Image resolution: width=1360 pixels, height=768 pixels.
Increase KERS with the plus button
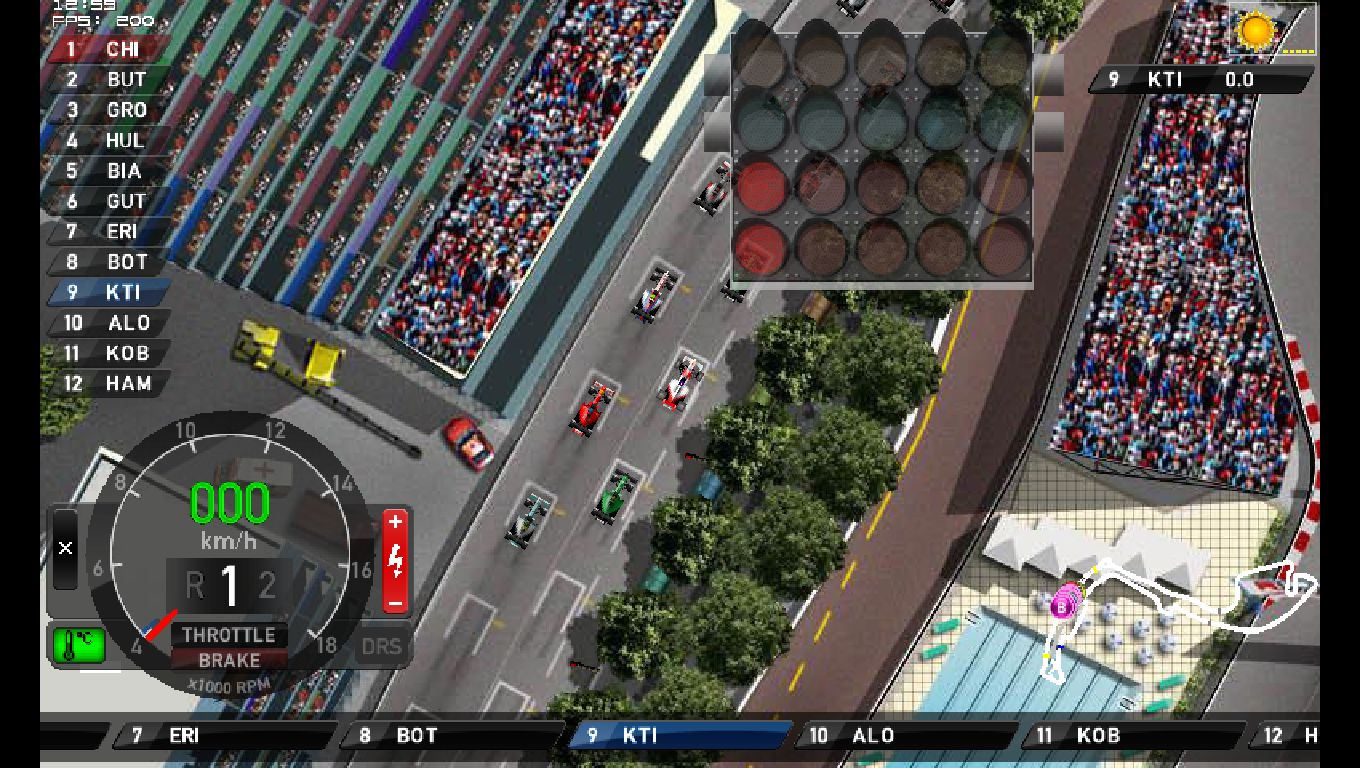click(395, 522)
